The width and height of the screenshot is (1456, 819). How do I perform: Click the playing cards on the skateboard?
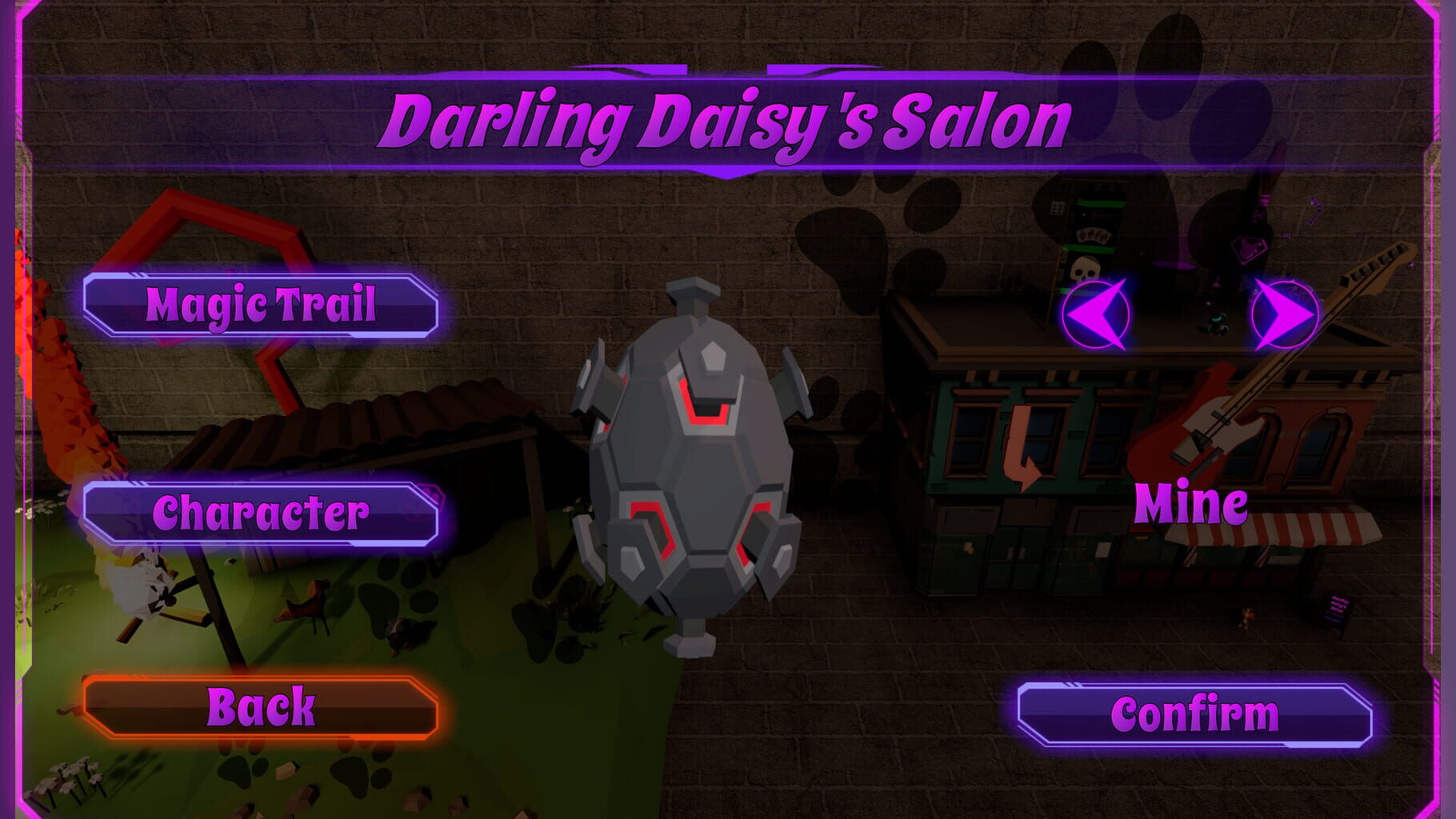pos(1094,237)
